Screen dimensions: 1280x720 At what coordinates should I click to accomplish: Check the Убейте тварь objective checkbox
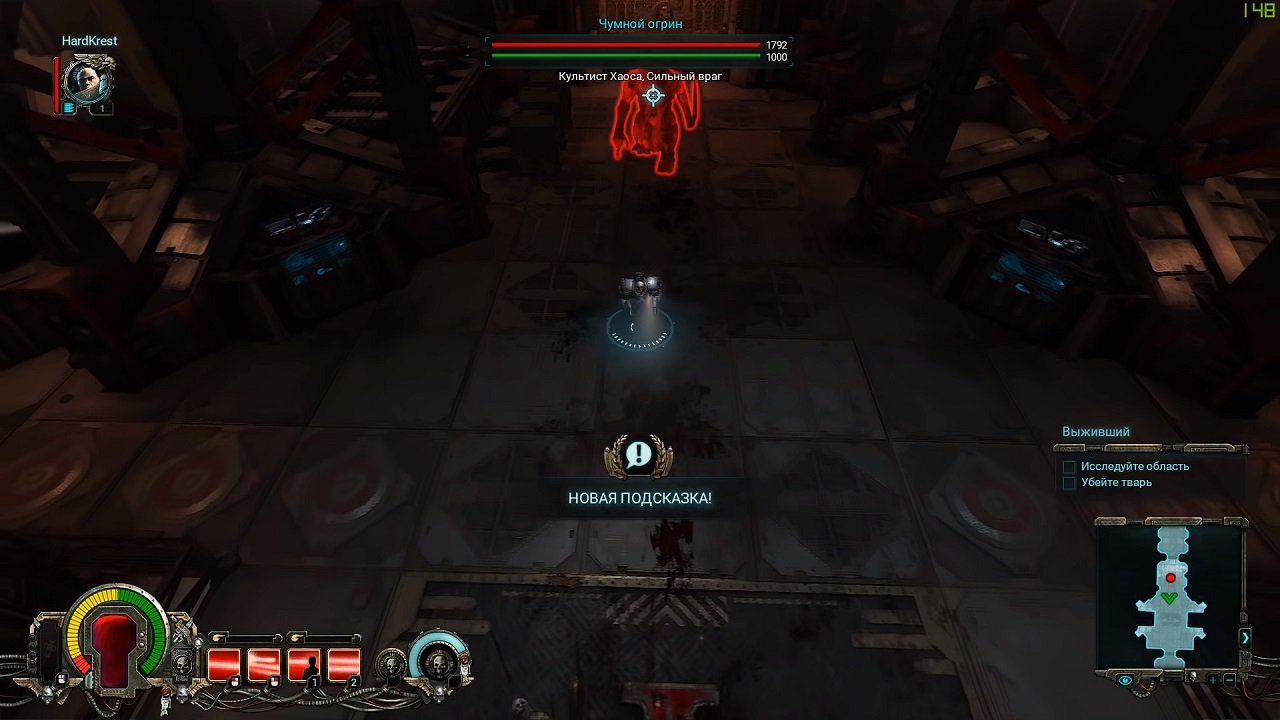click(x=1069, y=481)
